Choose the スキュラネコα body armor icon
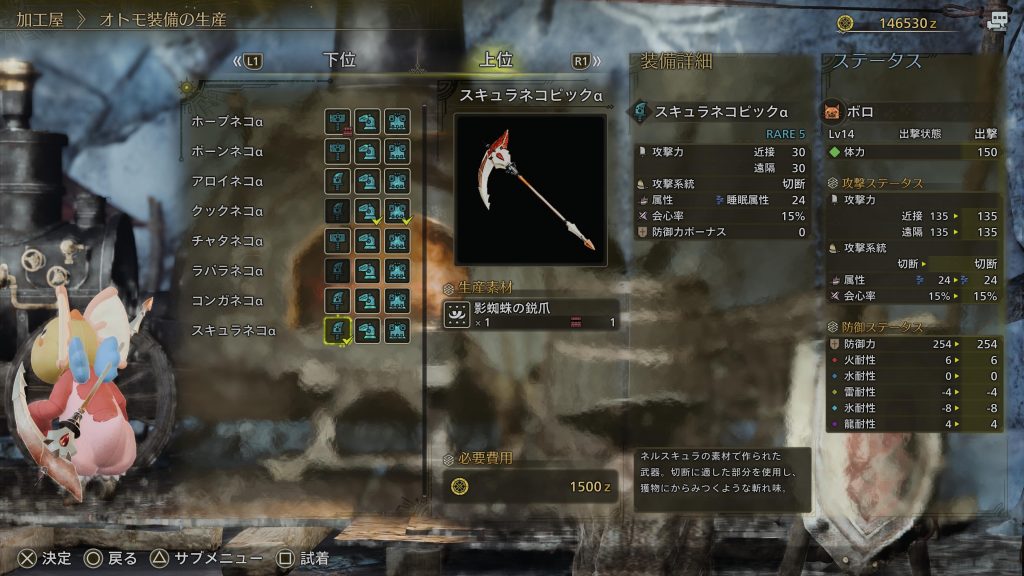Image resolution: width=1024 pixels, height=576 pixels. pyautogui.click(x=398, y=331)
